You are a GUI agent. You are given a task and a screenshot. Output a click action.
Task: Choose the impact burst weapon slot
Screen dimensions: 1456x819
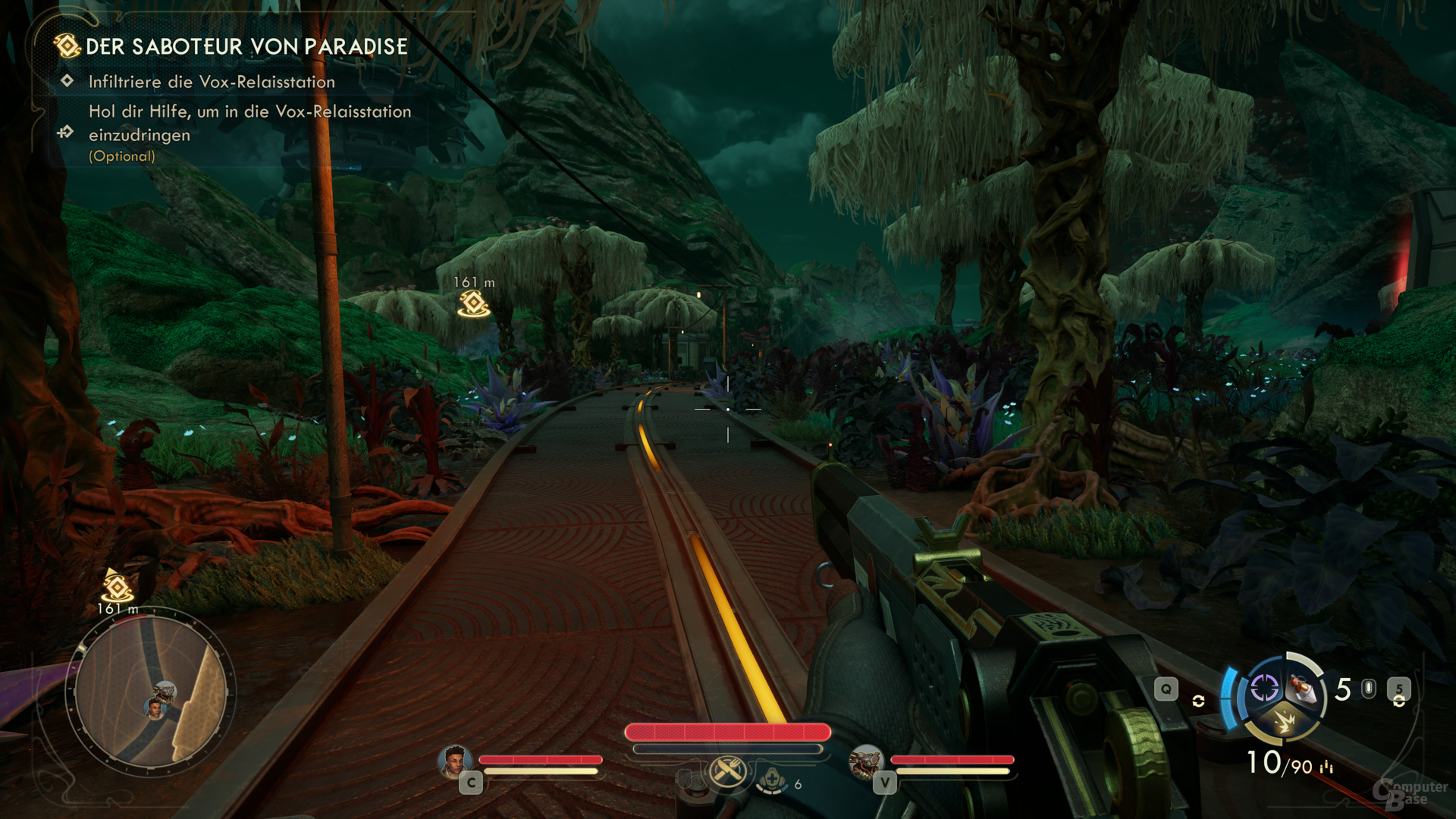click(1284, 720)
